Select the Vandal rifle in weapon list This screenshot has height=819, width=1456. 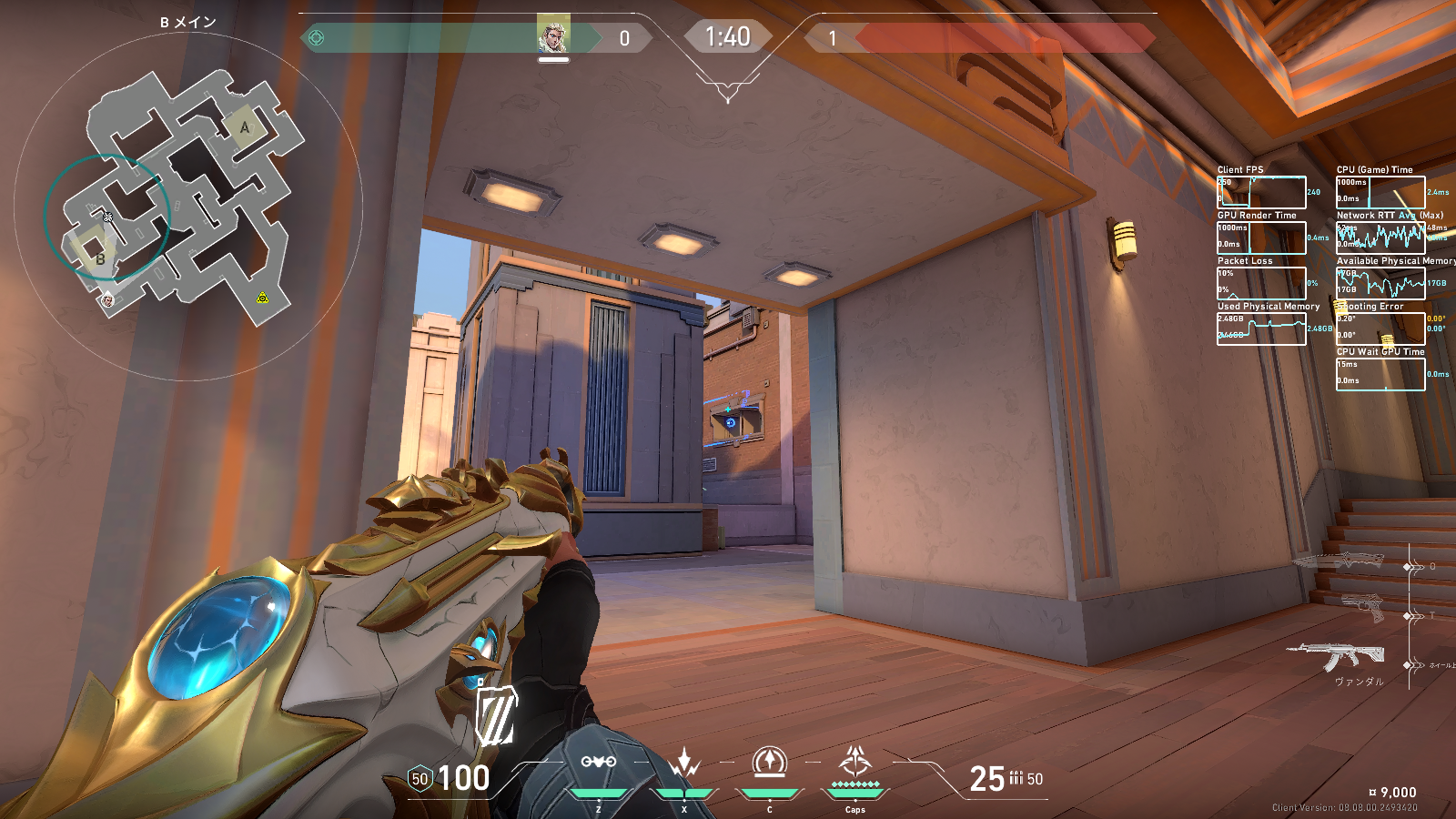(x=1337, y=655)
